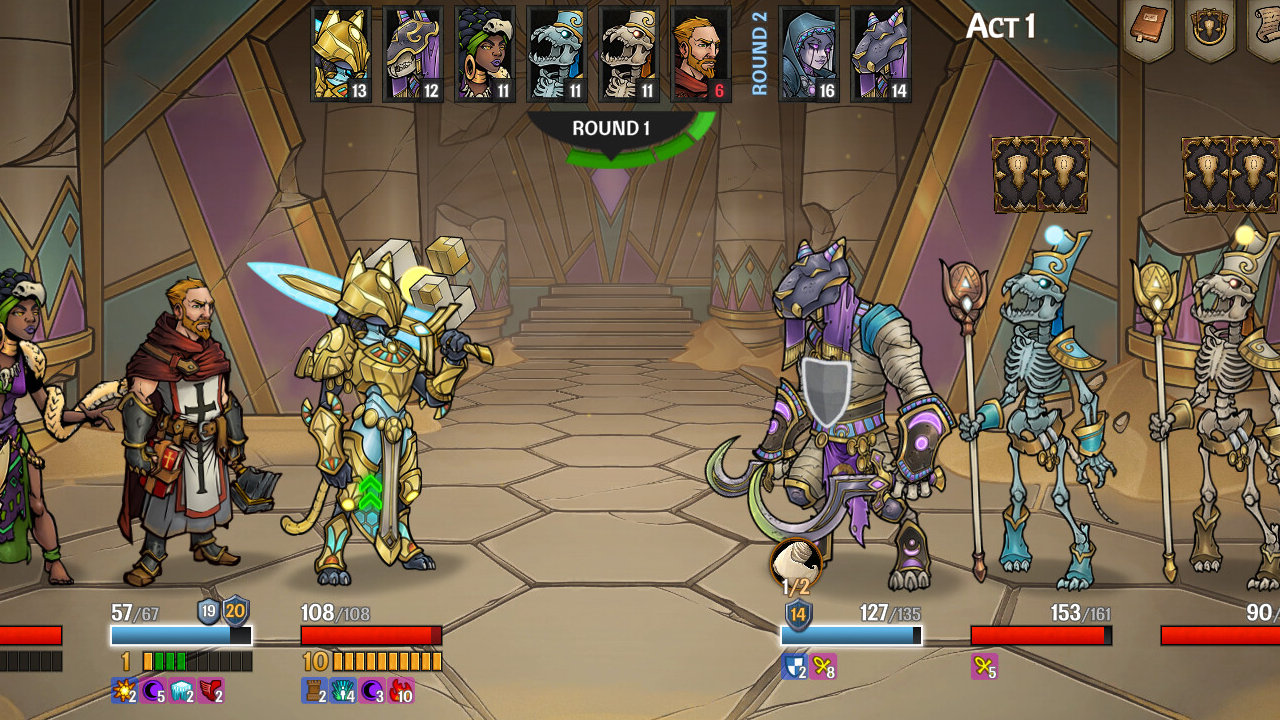Screen dimensions: 1280x720
Task: Select dark-haired woman with bird skull portrait
Action: tap(485, 53)
